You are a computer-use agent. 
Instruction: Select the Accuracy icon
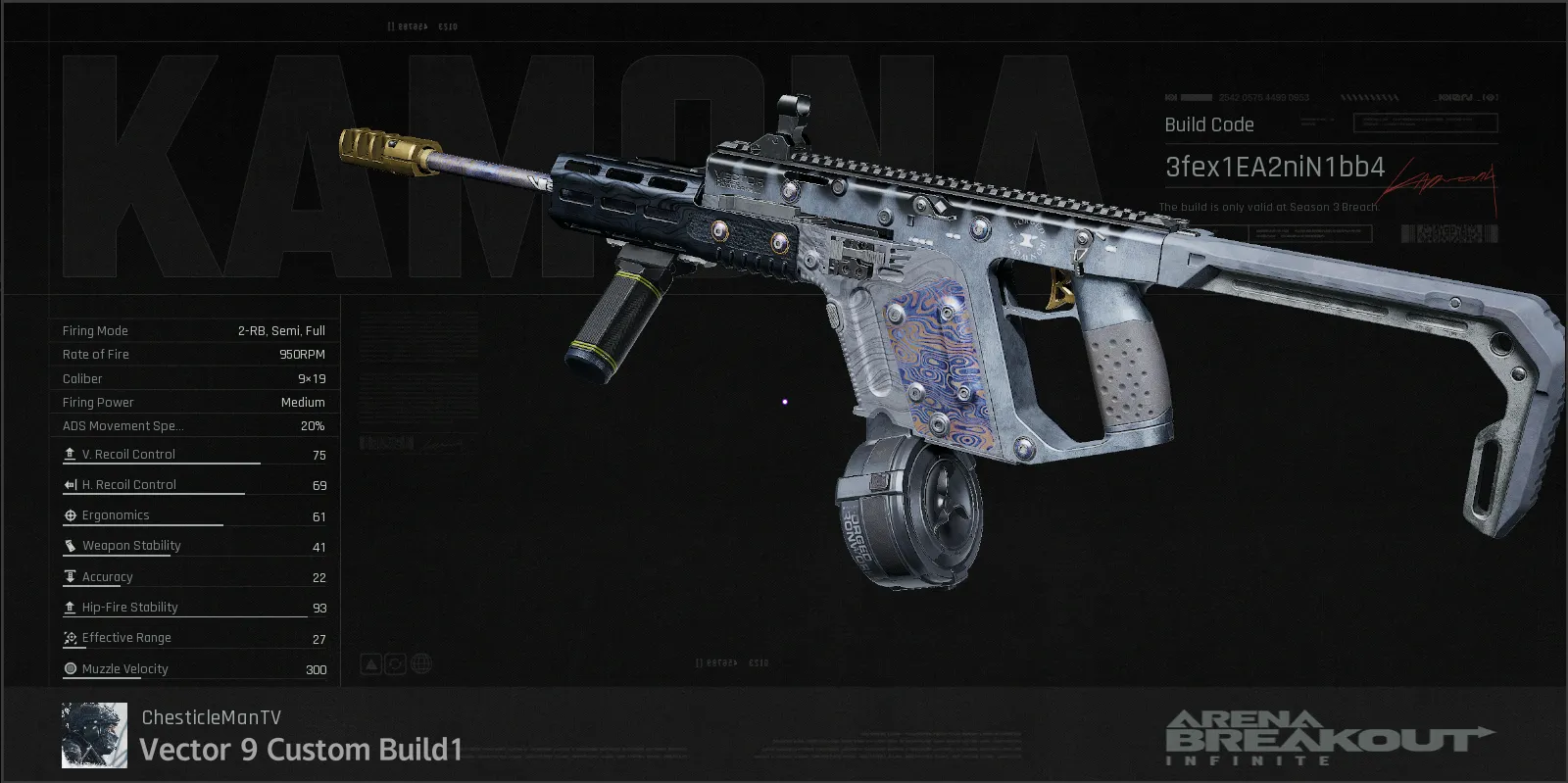[71, 576]
